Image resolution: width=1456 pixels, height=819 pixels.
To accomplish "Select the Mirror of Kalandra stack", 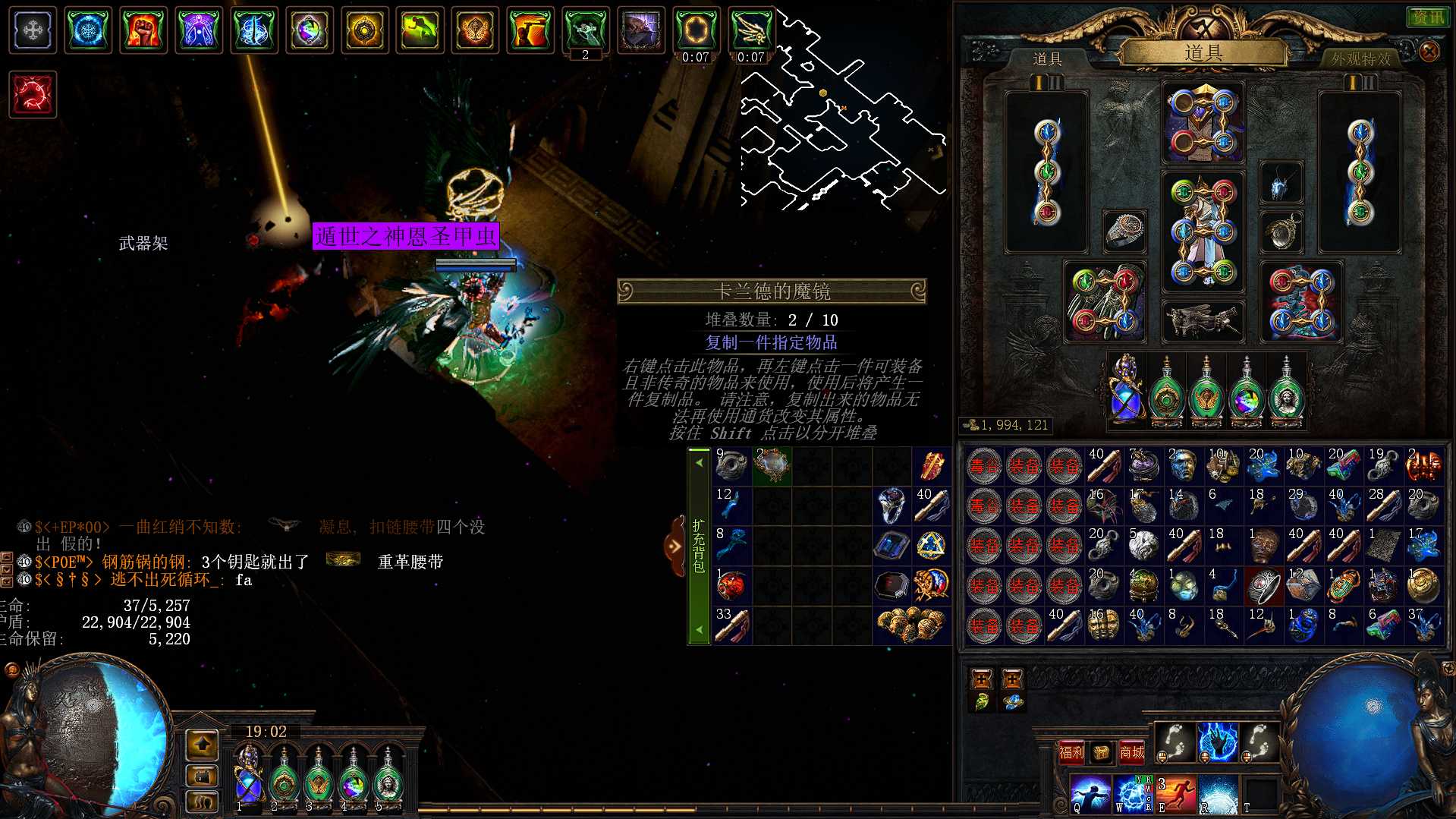I will tap(772, 465).
